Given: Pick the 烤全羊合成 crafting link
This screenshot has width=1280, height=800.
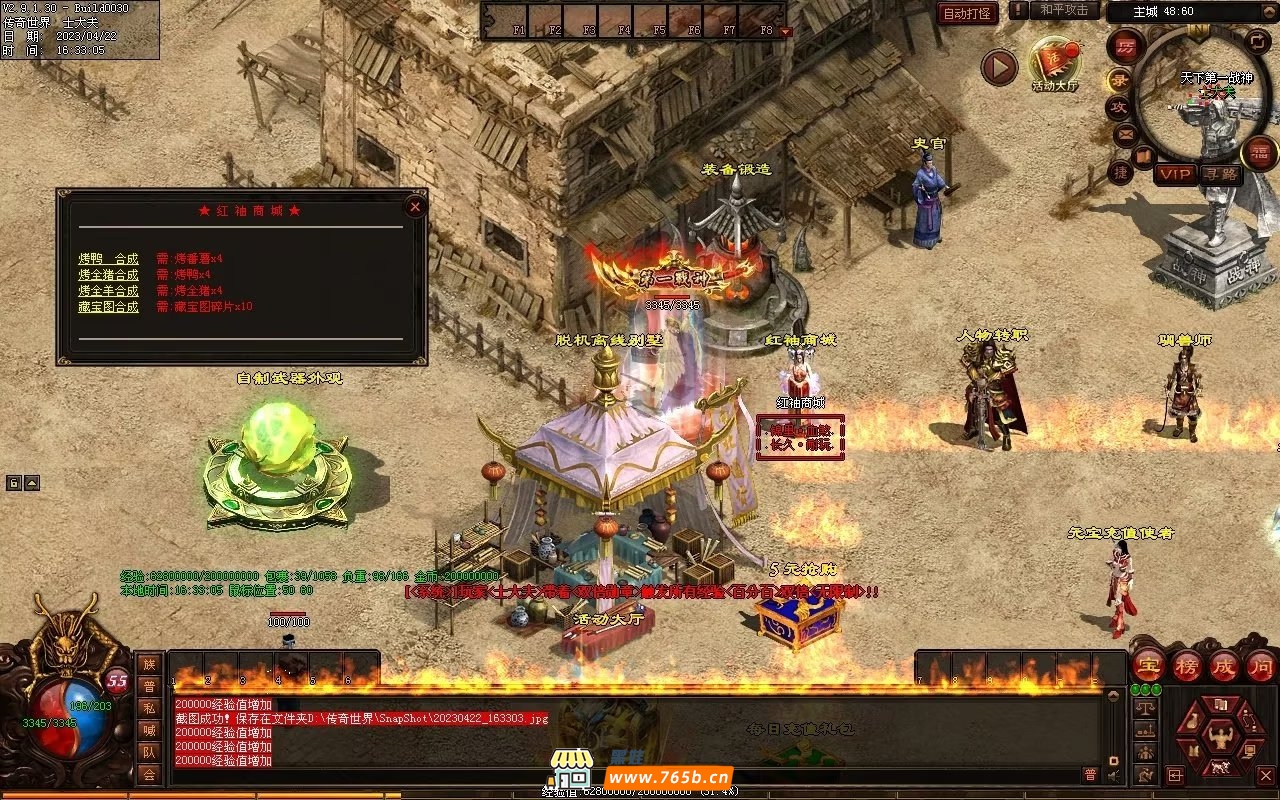Looking at the screenshot, I should pyautogui.click(x=108, y=291).
